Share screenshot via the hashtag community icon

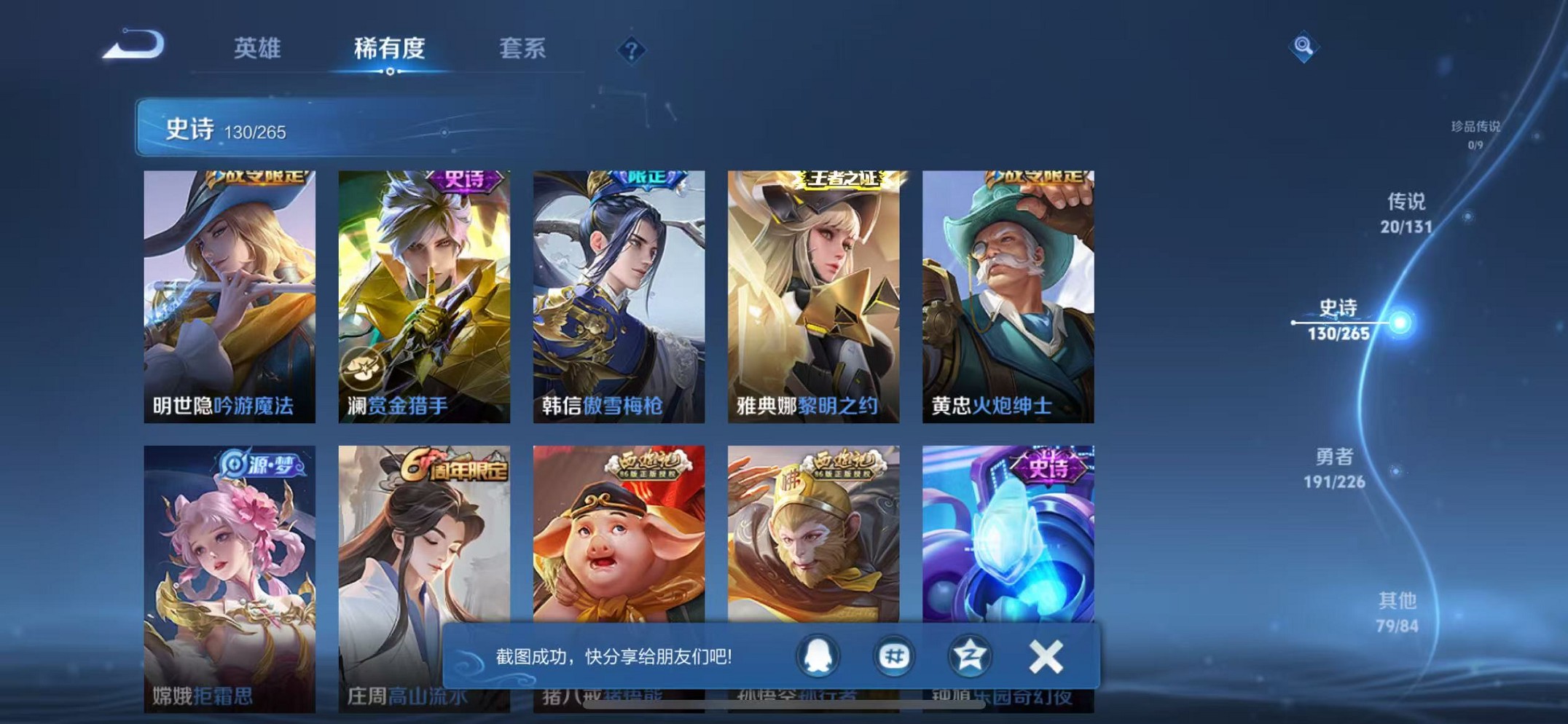pyautogui.click(x=893, y=655)
